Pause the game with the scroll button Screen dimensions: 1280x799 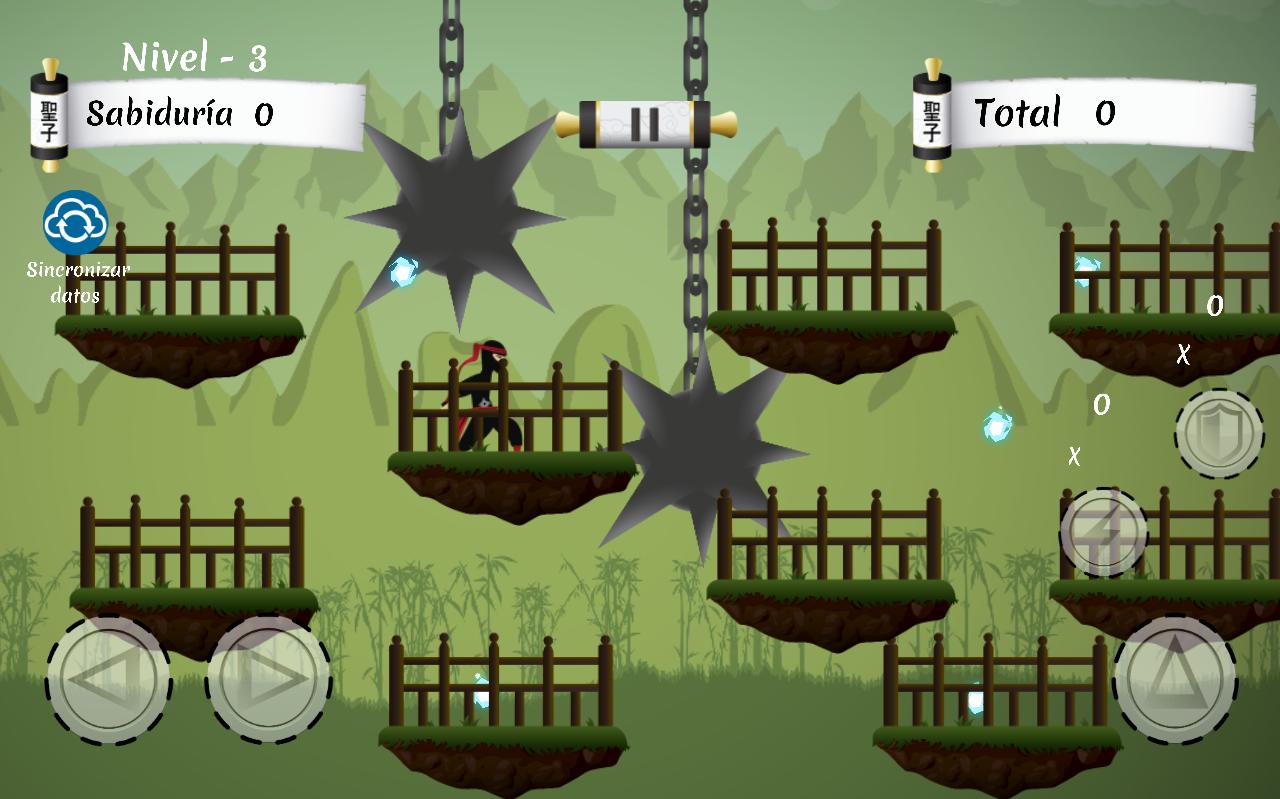[x=645, y=124]
